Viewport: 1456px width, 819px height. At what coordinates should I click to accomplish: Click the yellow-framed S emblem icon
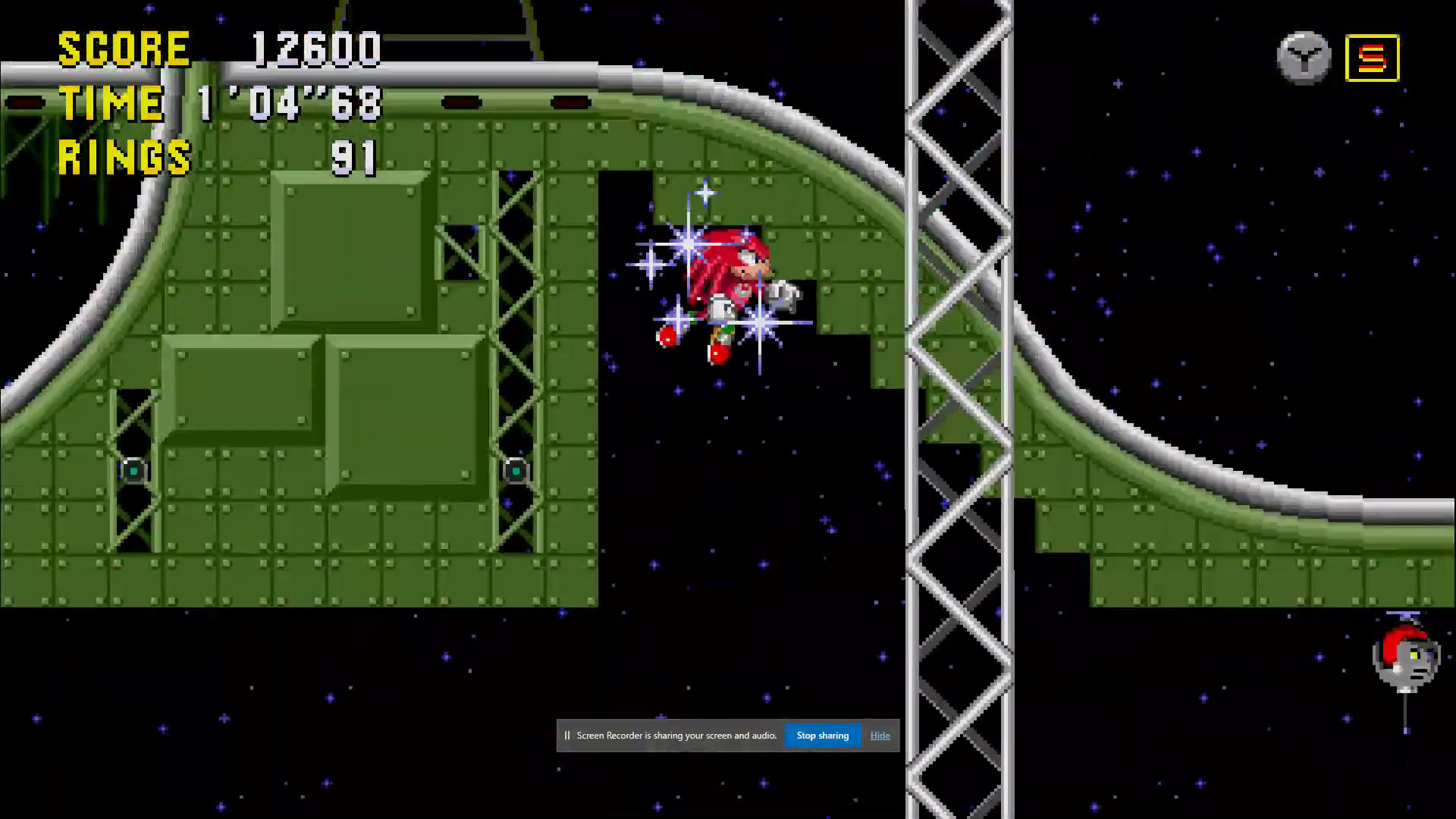(x=1373, y=57)
